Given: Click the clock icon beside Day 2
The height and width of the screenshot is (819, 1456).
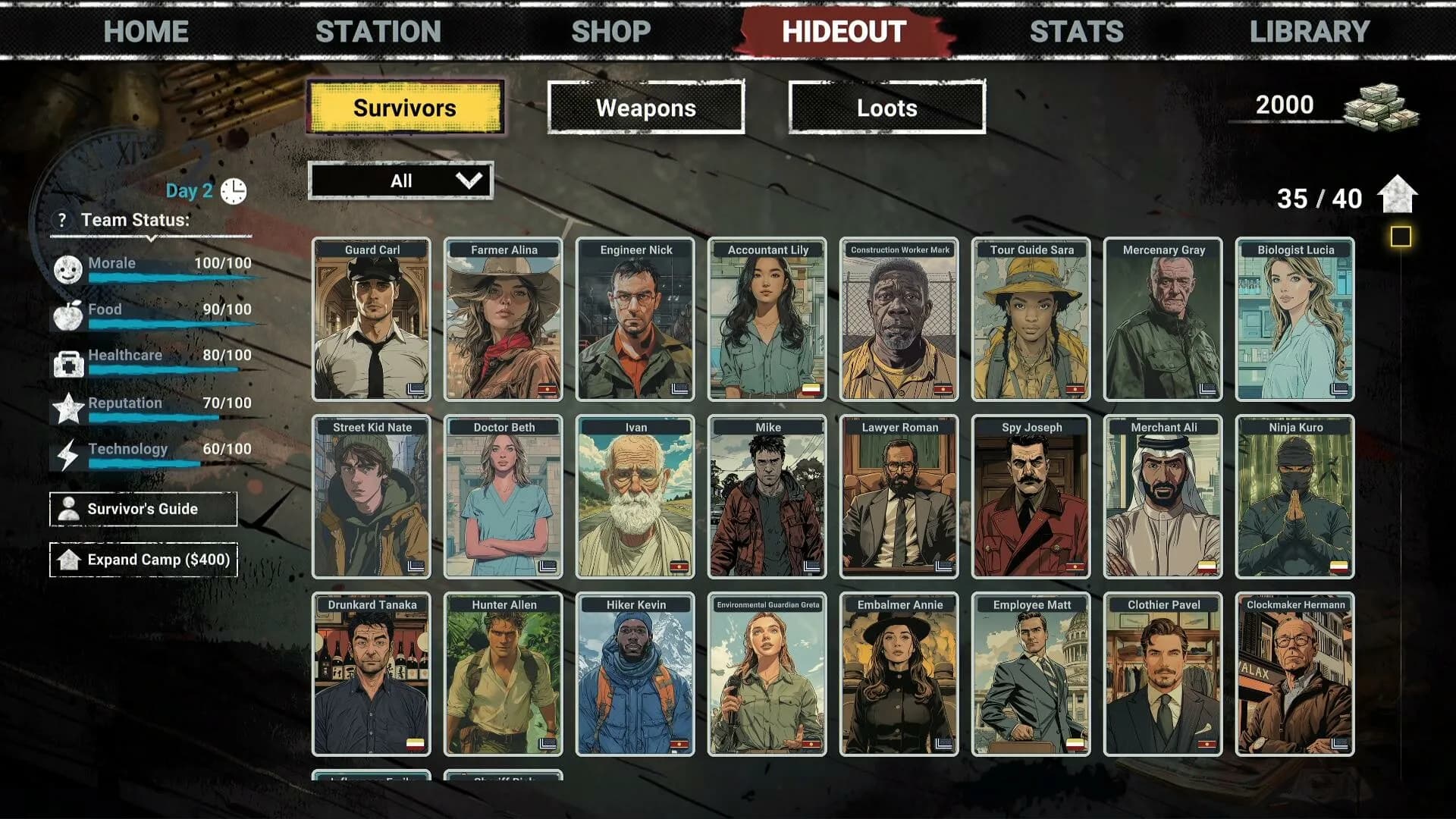Looking at the screenshot, I should pos(233,190).
